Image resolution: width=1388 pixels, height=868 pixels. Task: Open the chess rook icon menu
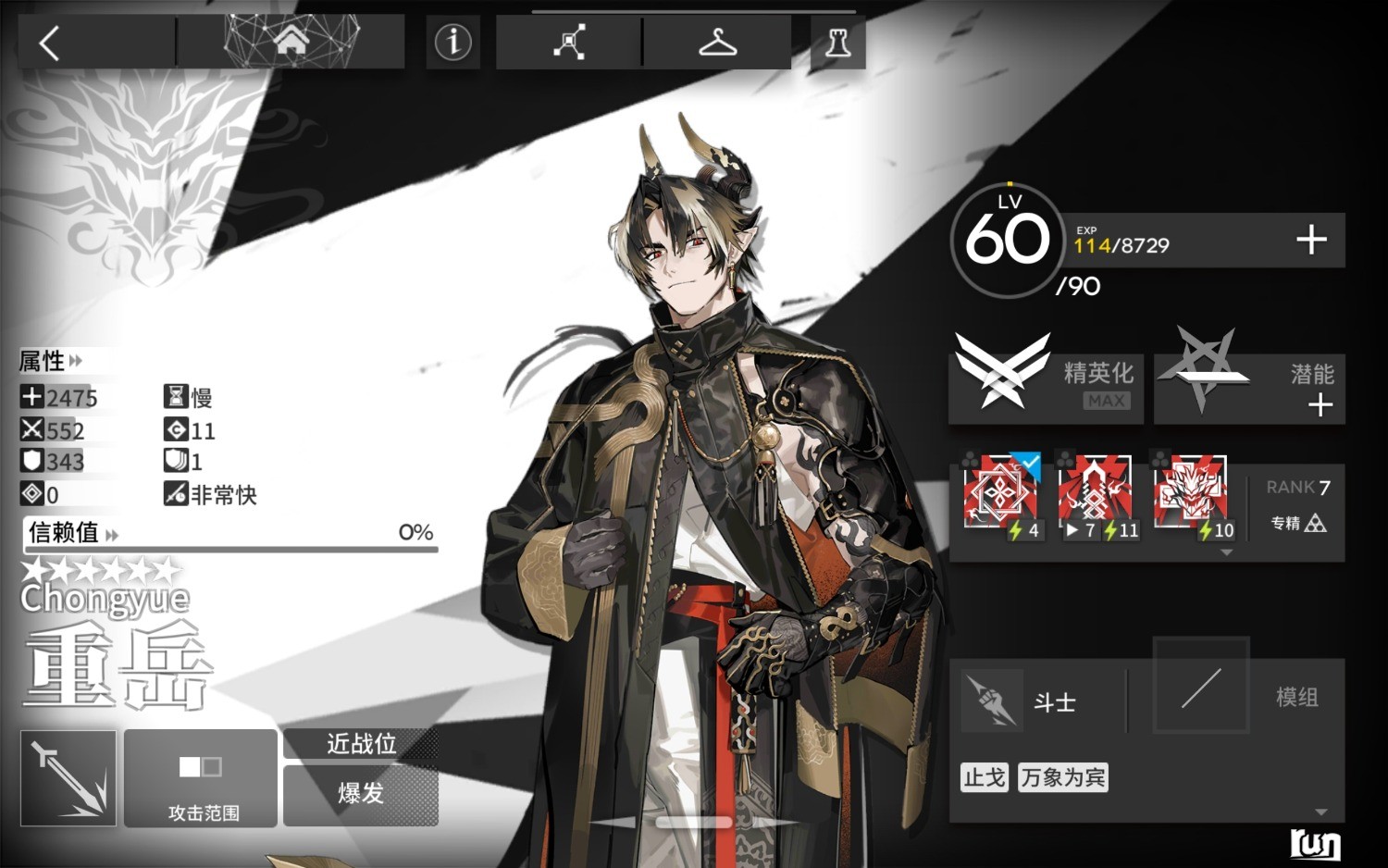[837, 43]
